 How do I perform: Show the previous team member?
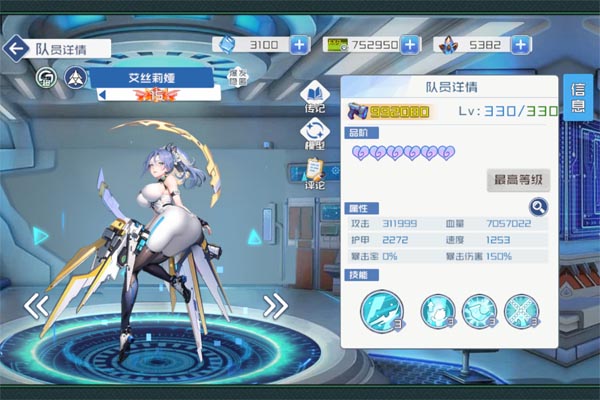tap(36, 306)
